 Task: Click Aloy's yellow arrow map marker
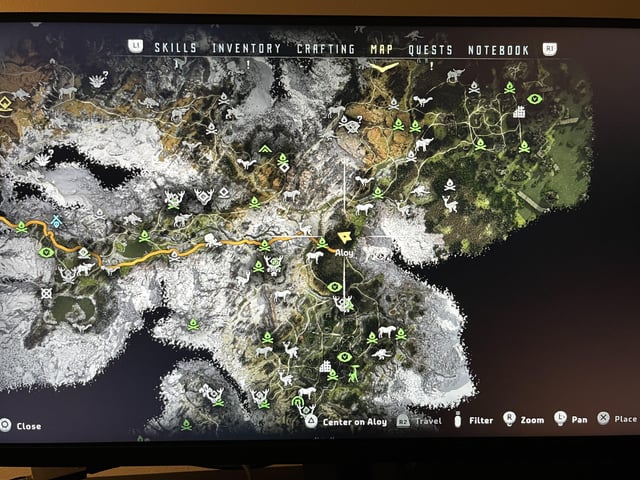[346, 236]
